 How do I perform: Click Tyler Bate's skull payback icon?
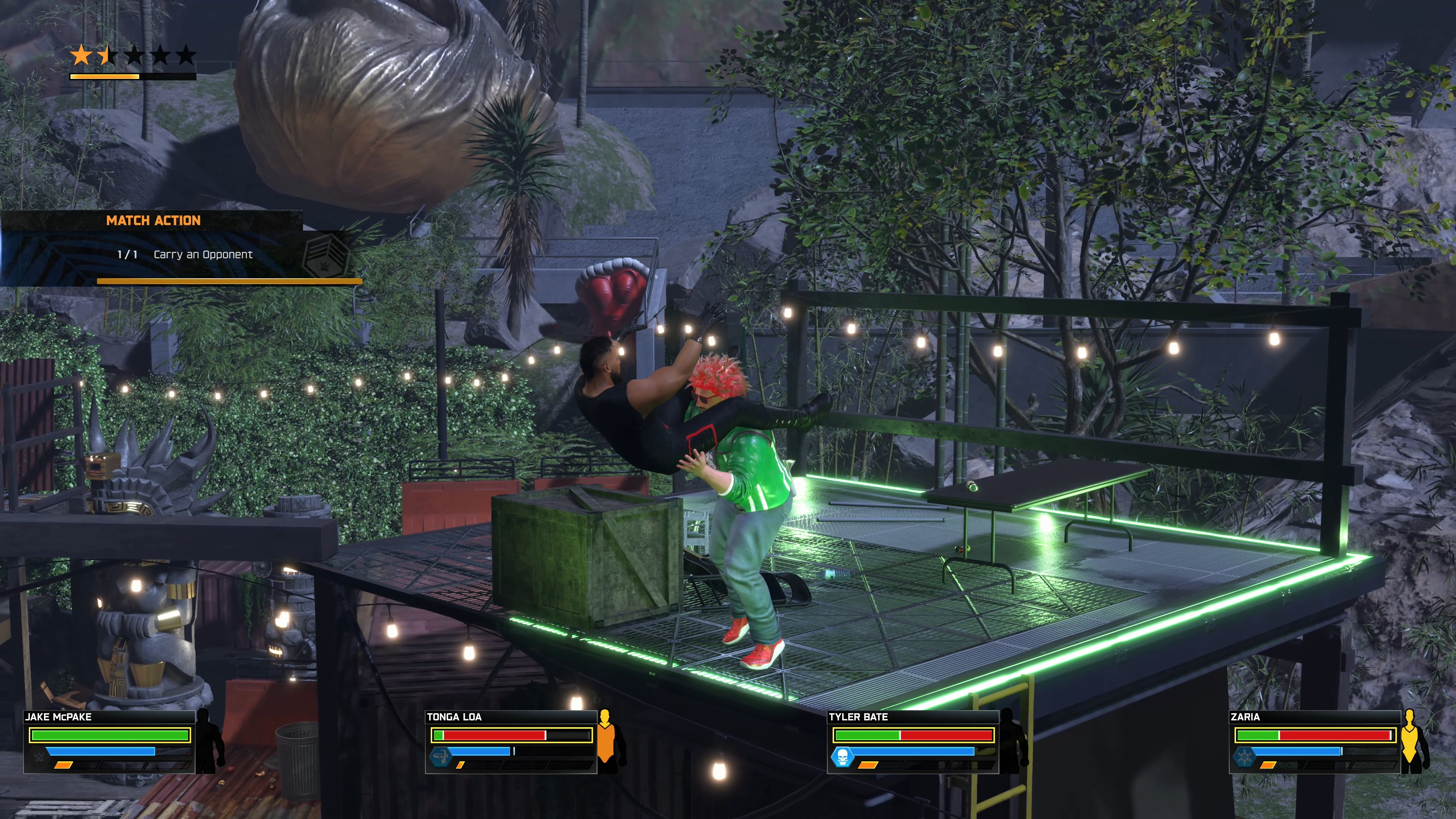(x=842, y=756)
